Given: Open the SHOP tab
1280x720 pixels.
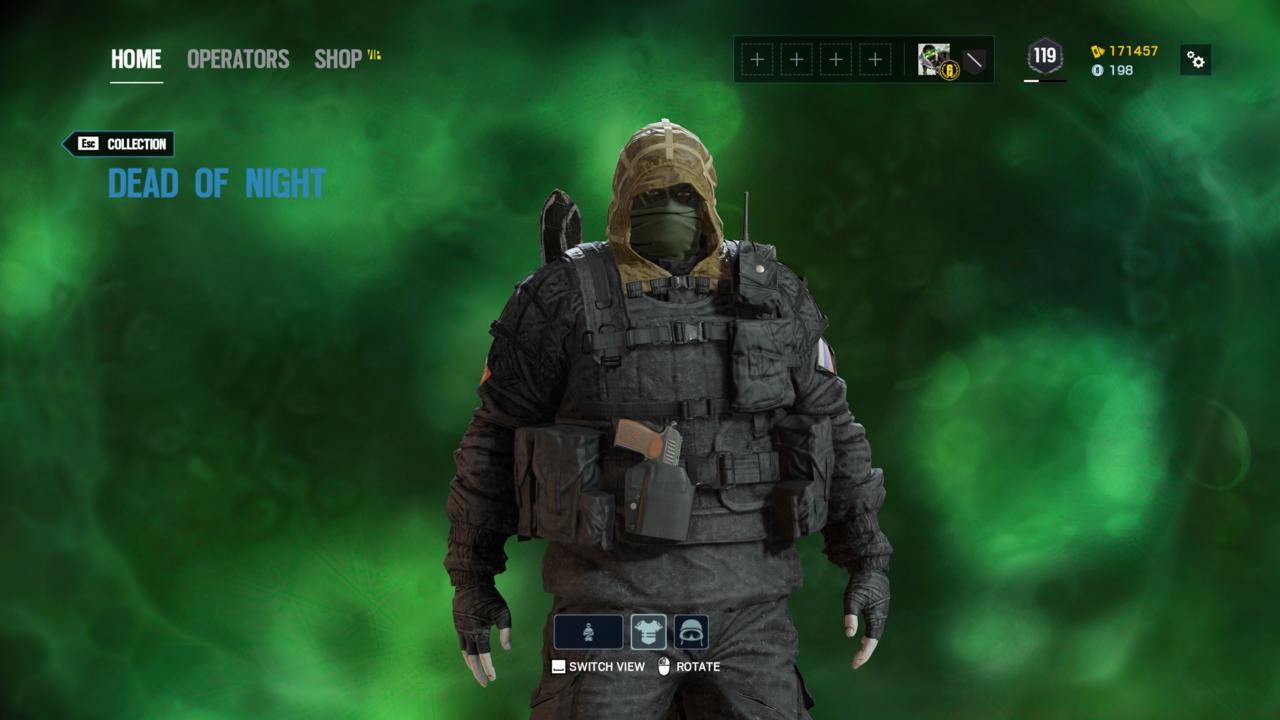Looking at the screenshot, I should 336,59.
